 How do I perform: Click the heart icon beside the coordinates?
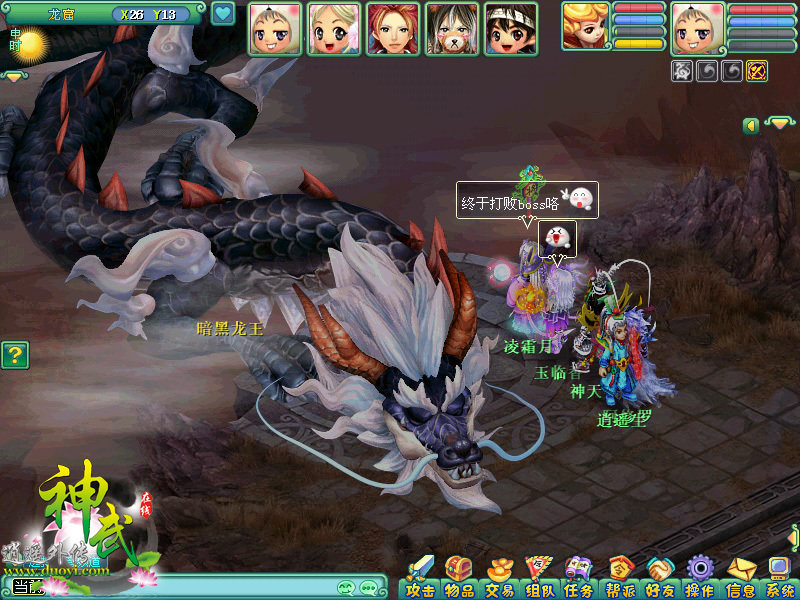pos(223,14)
